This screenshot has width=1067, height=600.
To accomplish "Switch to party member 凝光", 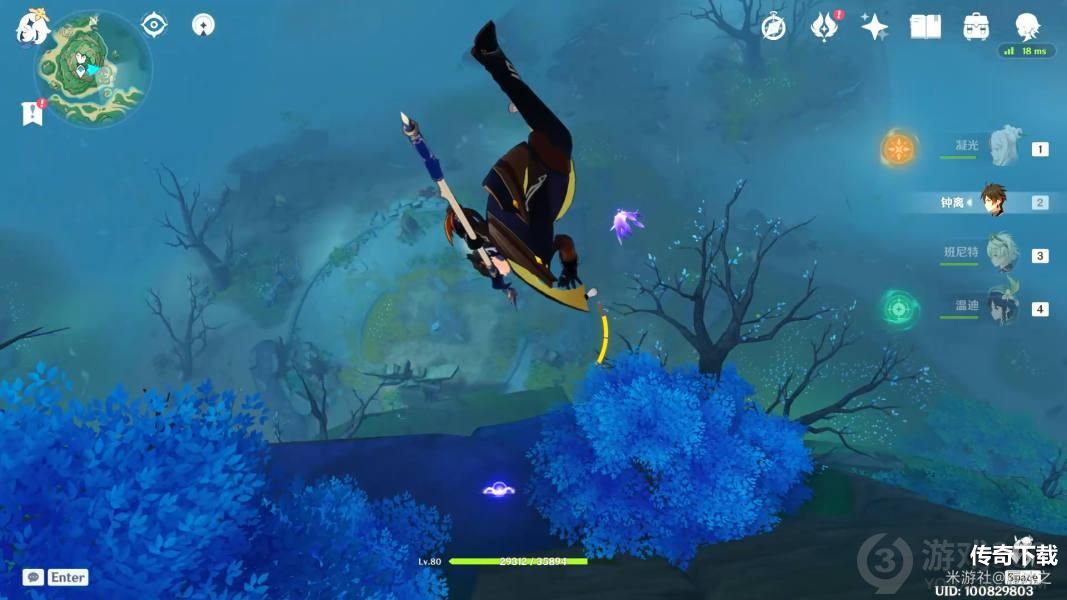I will click(x=1001, y=149).
